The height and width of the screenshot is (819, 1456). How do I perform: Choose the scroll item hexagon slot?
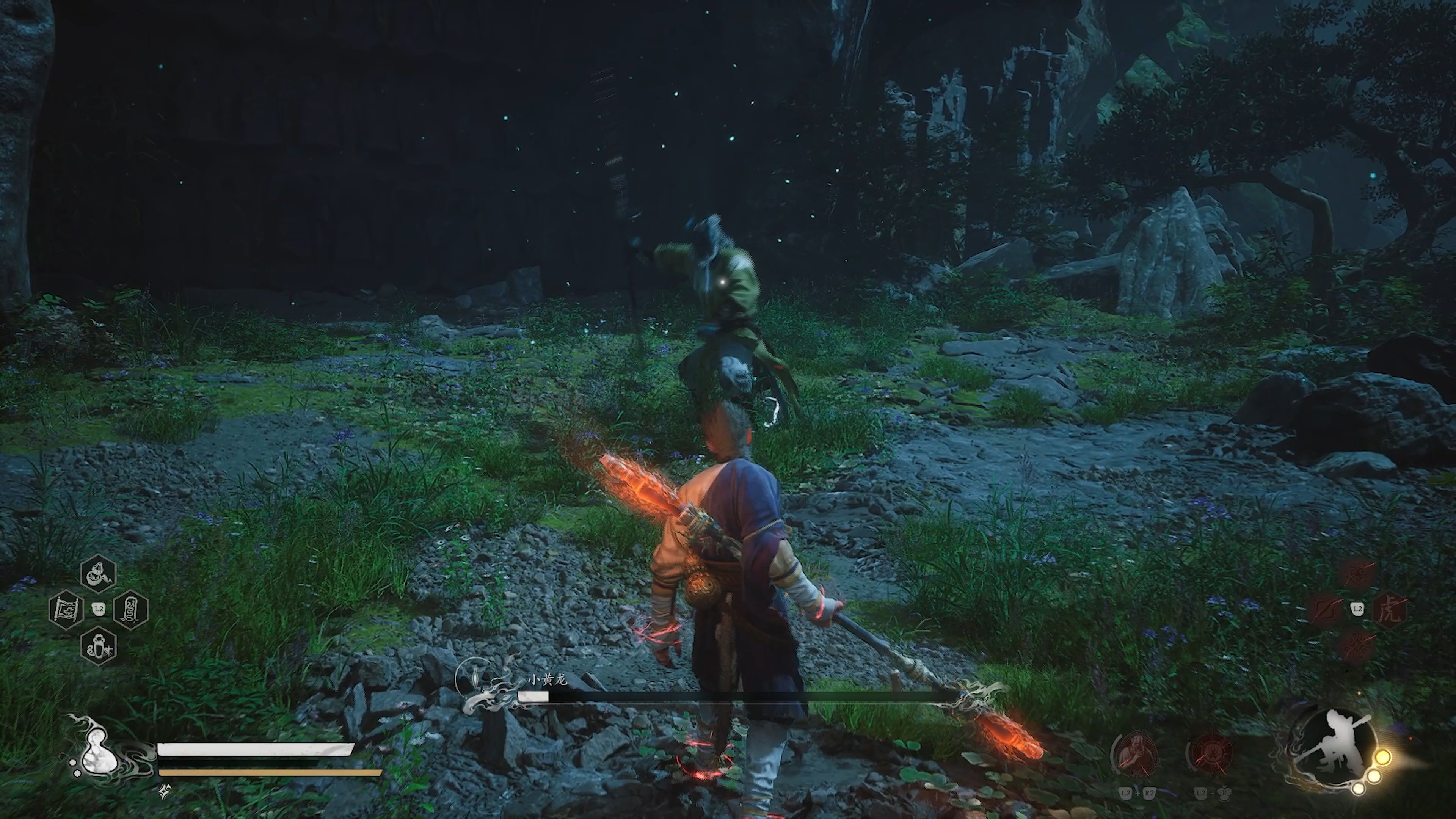coord(66,609)
